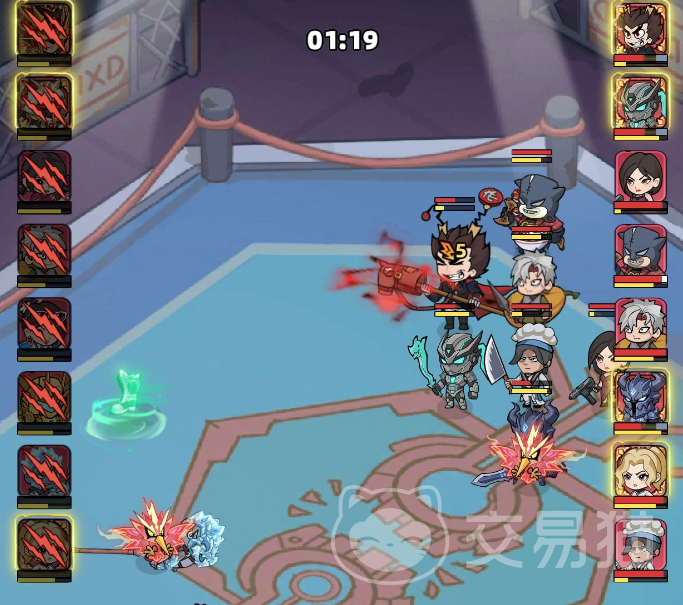This screenshot has height=605, width=683.
Task: Tap the teal-eyed armored robot portrait
Action: point(640,101)
